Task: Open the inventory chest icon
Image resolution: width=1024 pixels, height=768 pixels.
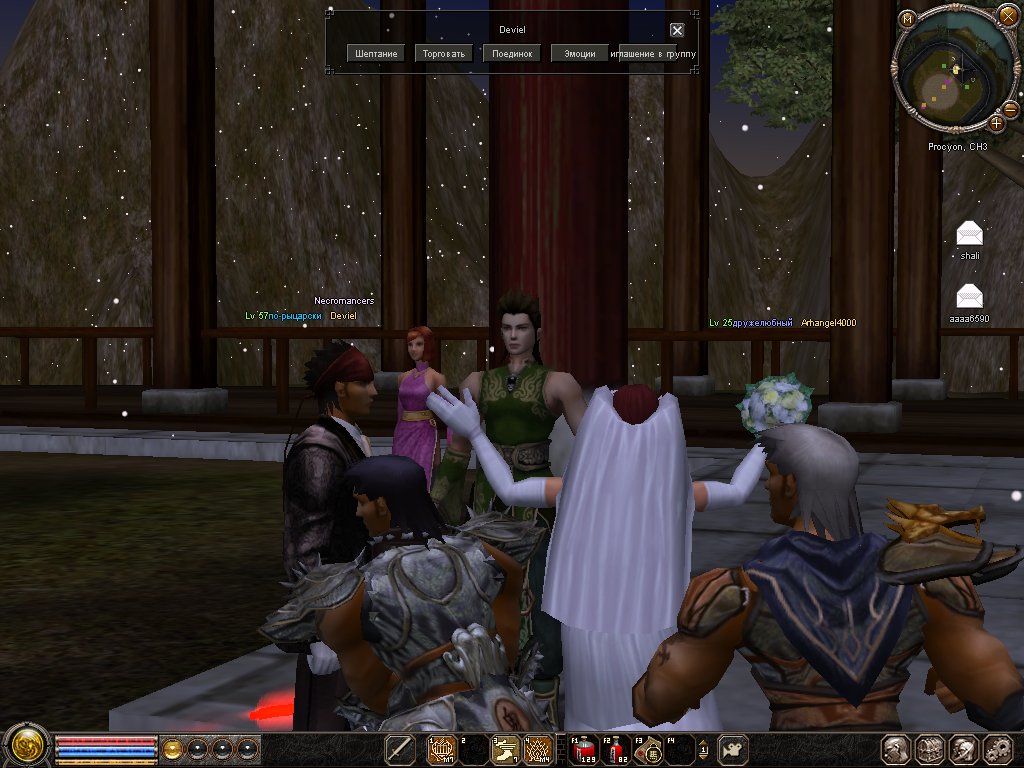Action: 931,748
